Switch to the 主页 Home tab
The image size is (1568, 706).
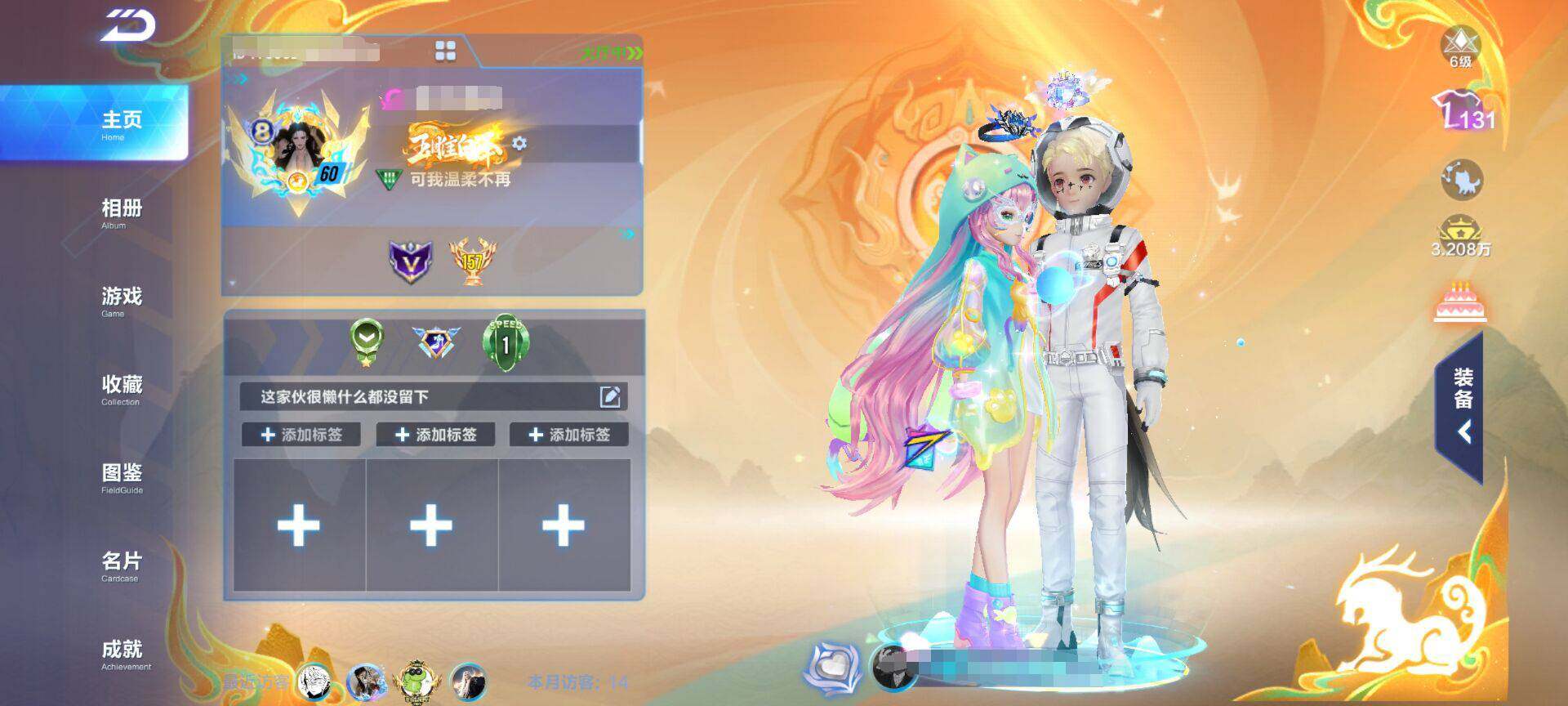click(x=121, y=123)
